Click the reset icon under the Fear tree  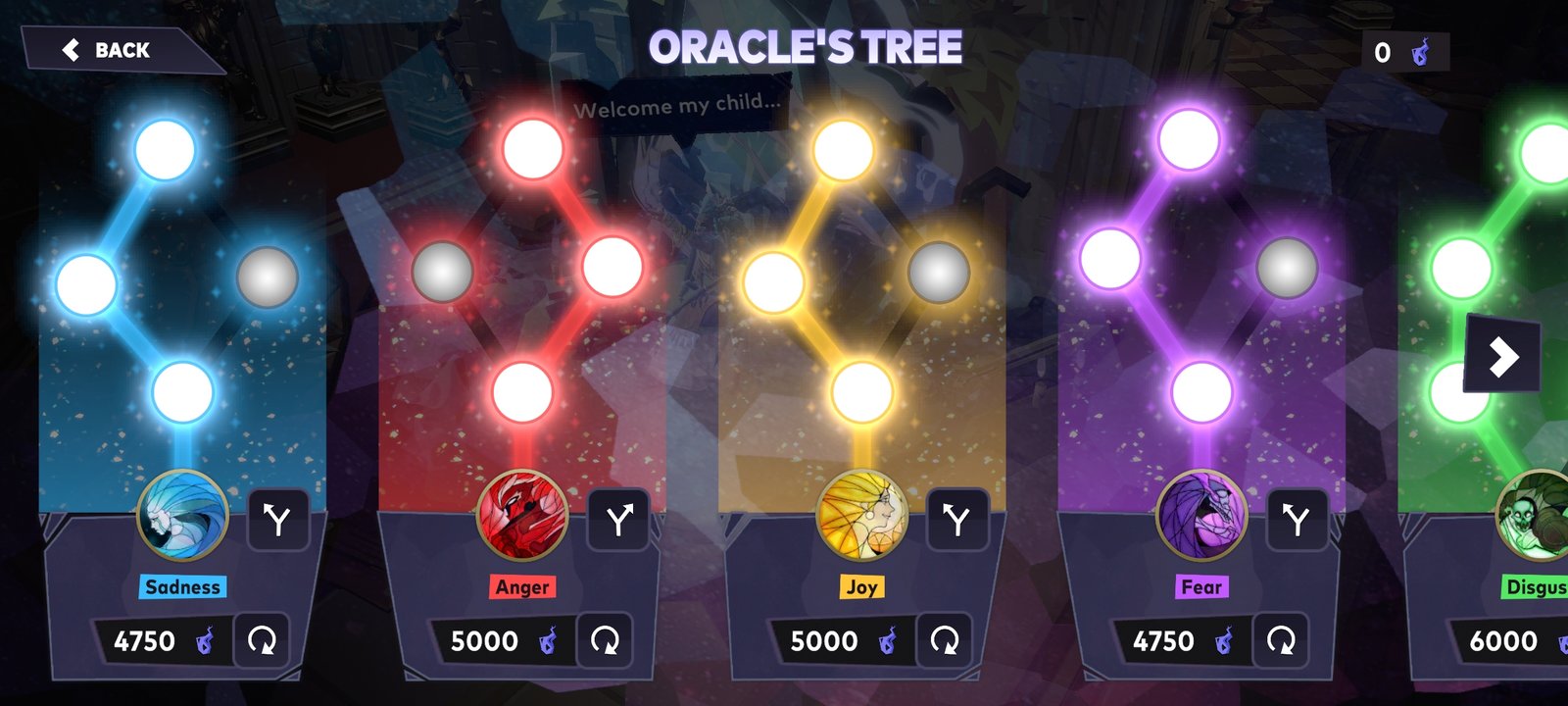[1280, 641]
